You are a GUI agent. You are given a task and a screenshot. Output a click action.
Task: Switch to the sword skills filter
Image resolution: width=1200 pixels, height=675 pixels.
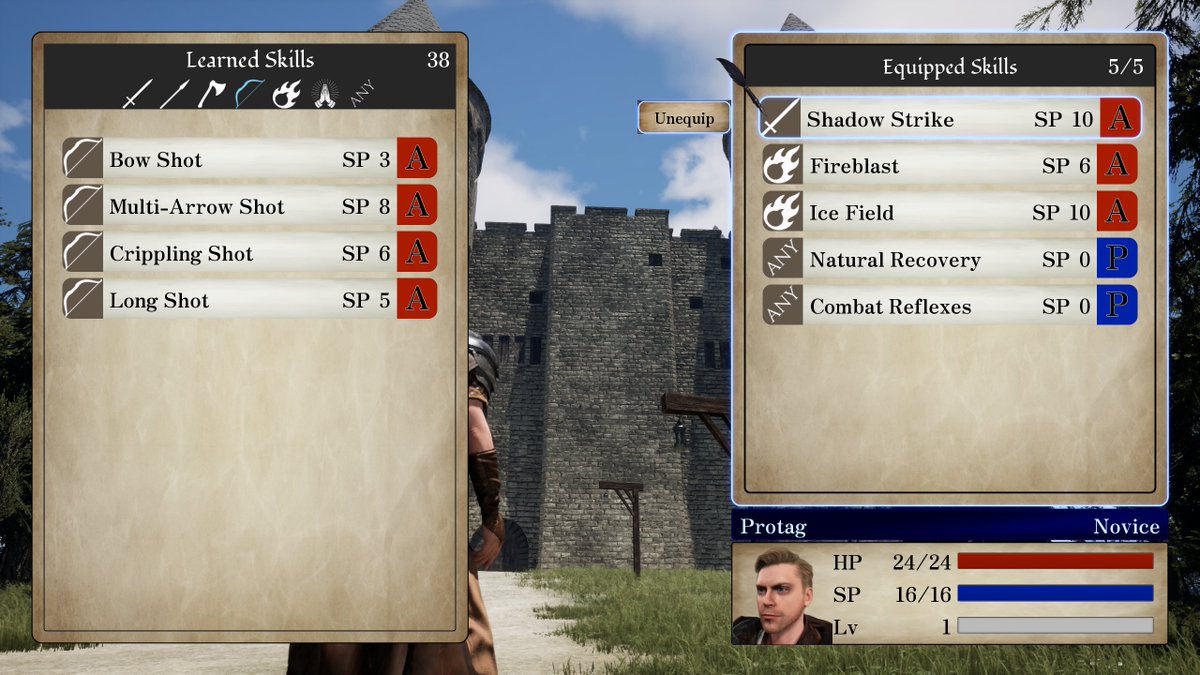pyautogui.click(x=136, y=94)
